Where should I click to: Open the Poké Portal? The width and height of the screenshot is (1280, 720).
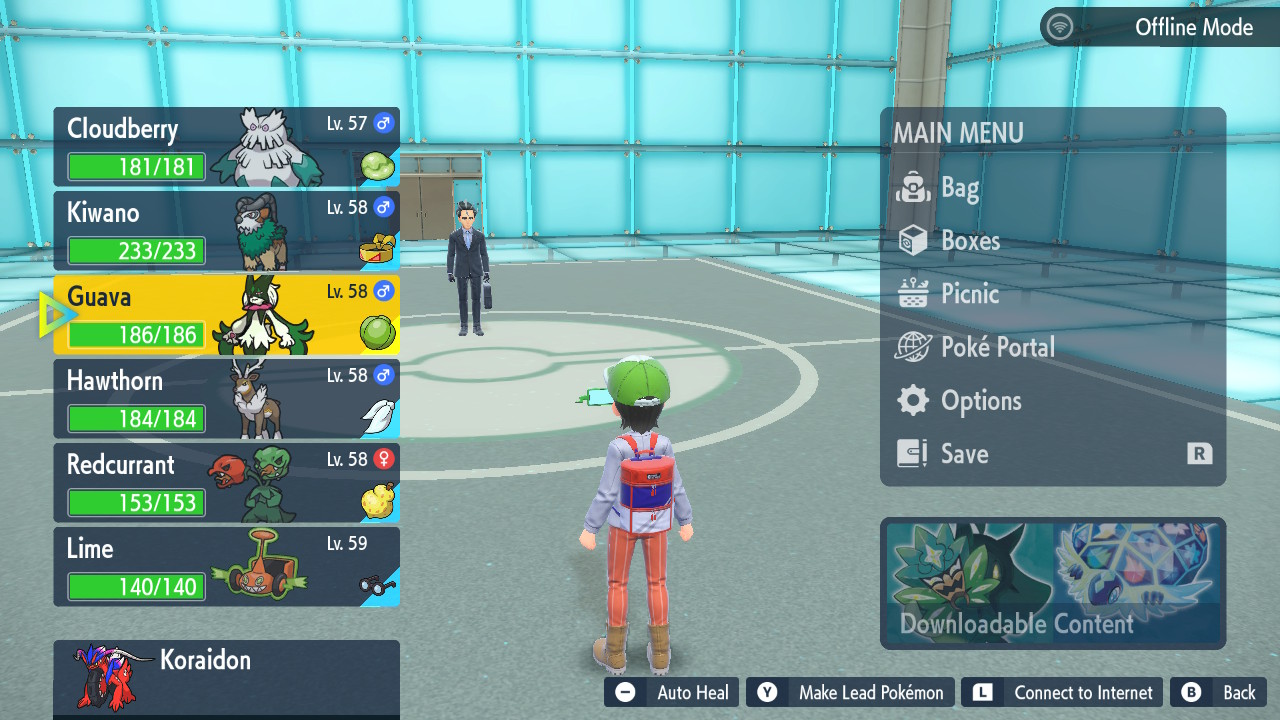click(996, 347)
